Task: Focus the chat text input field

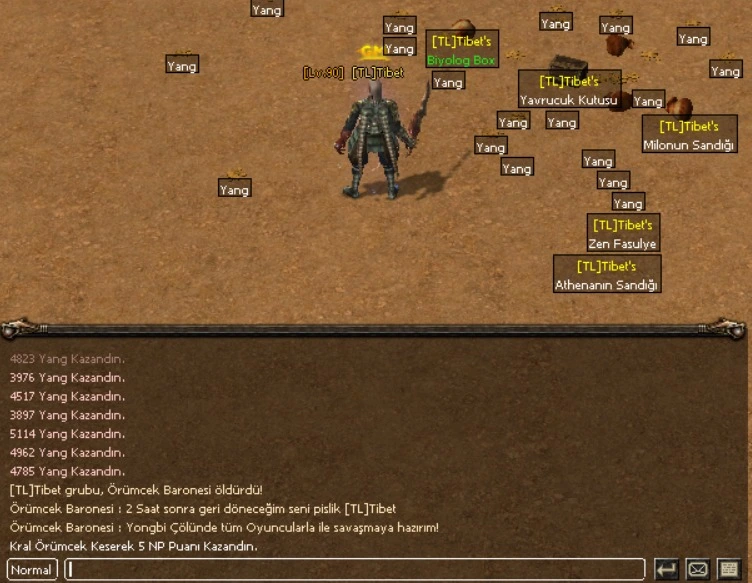Action: click(x=355, y=570)
